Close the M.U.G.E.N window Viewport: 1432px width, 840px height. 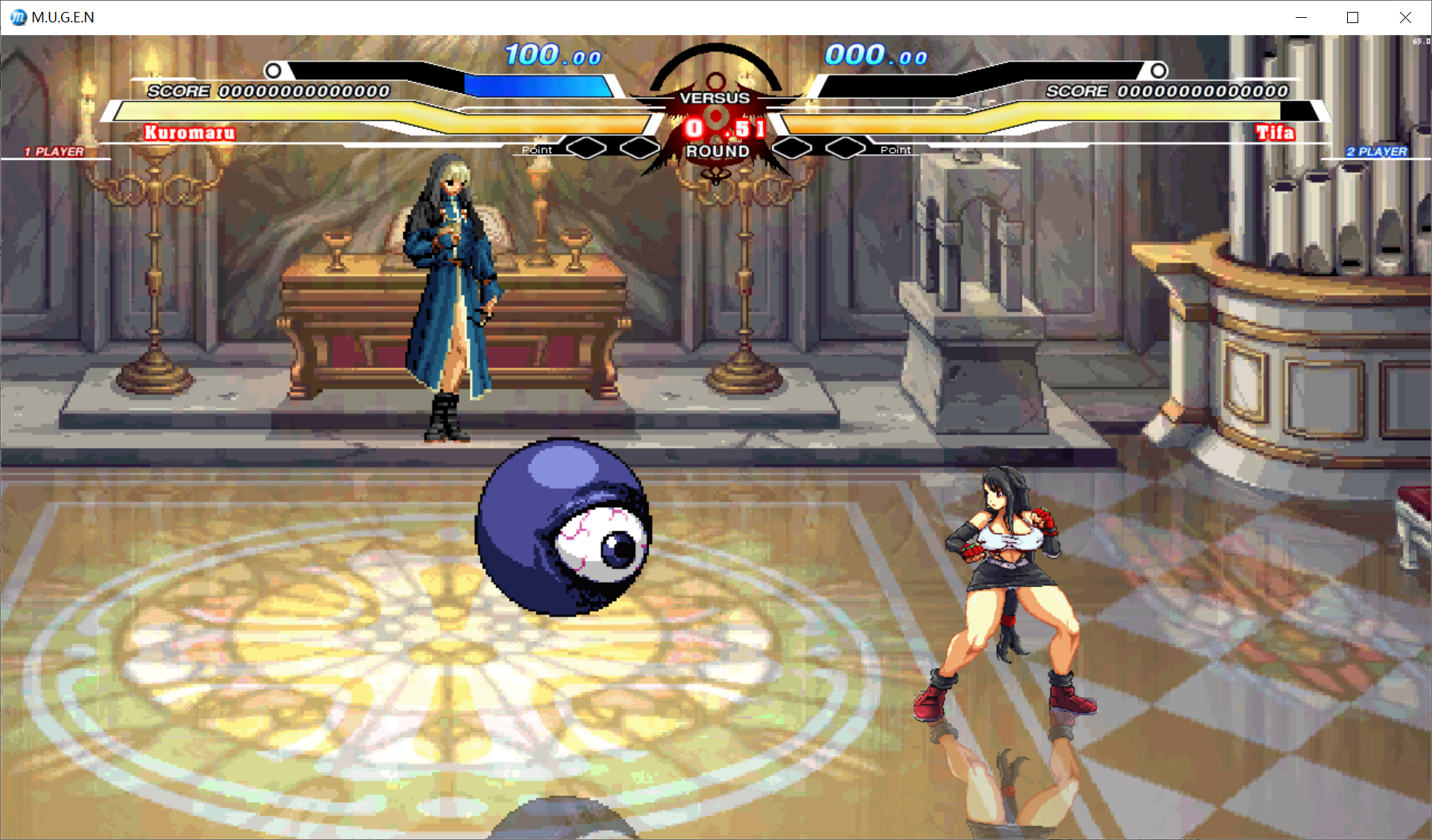pyautogui.click(x=1404, y=17)
